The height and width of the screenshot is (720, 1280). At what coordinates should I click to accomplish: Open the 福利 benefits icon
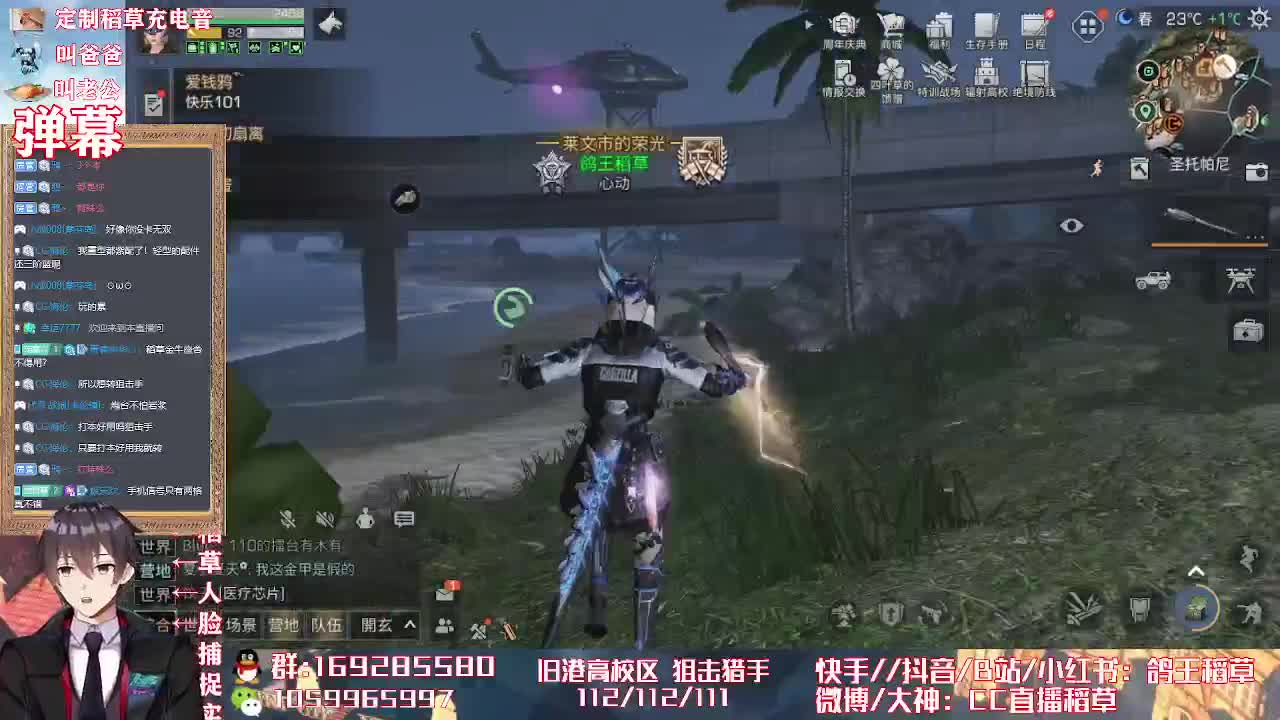(x=938, y=25)
